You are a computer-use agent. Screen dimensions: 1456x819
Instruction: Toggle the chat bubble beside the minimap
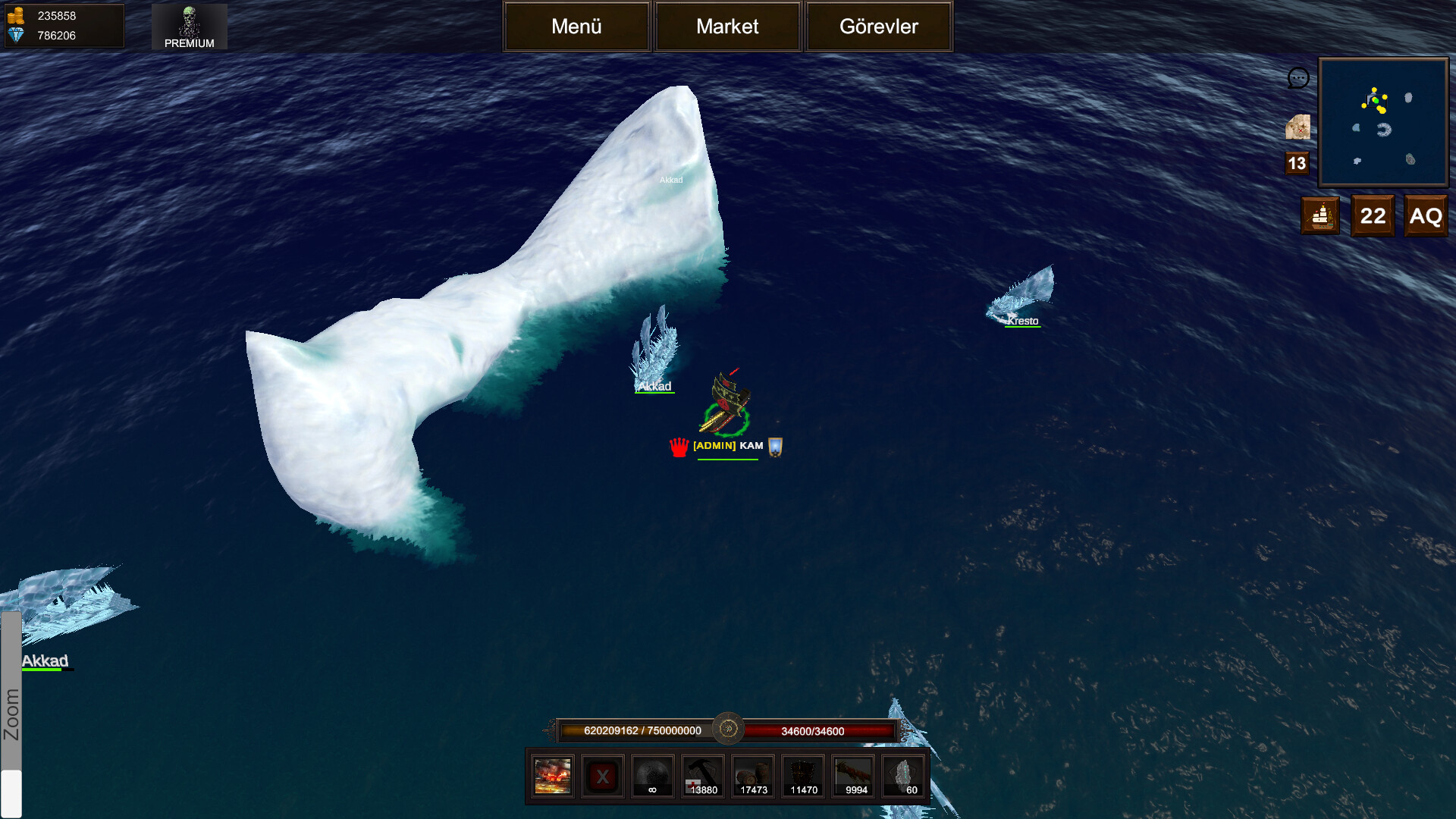[x=1298, y=78]
